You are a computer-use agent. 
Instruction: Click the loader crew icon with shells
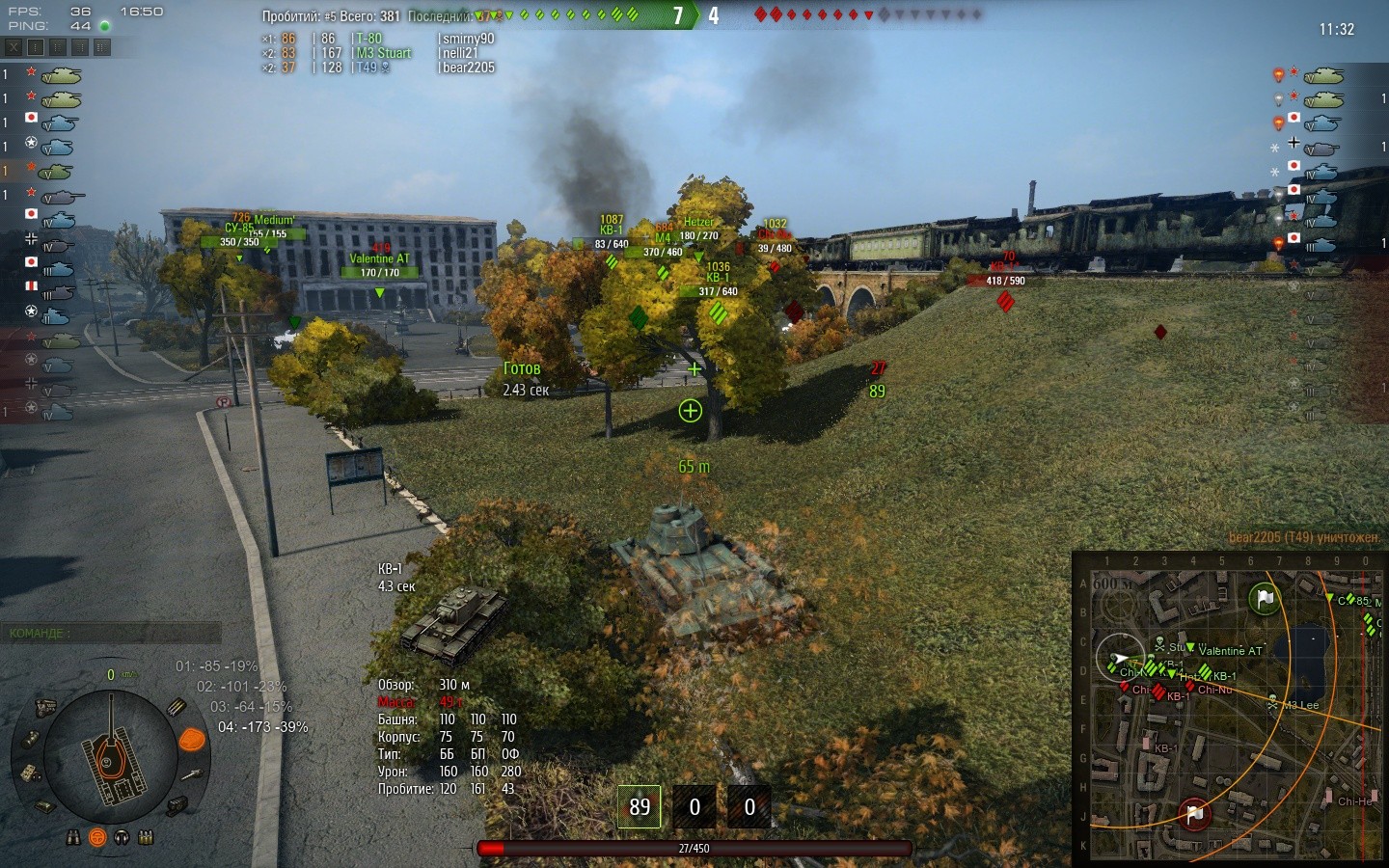pos(146,837)
